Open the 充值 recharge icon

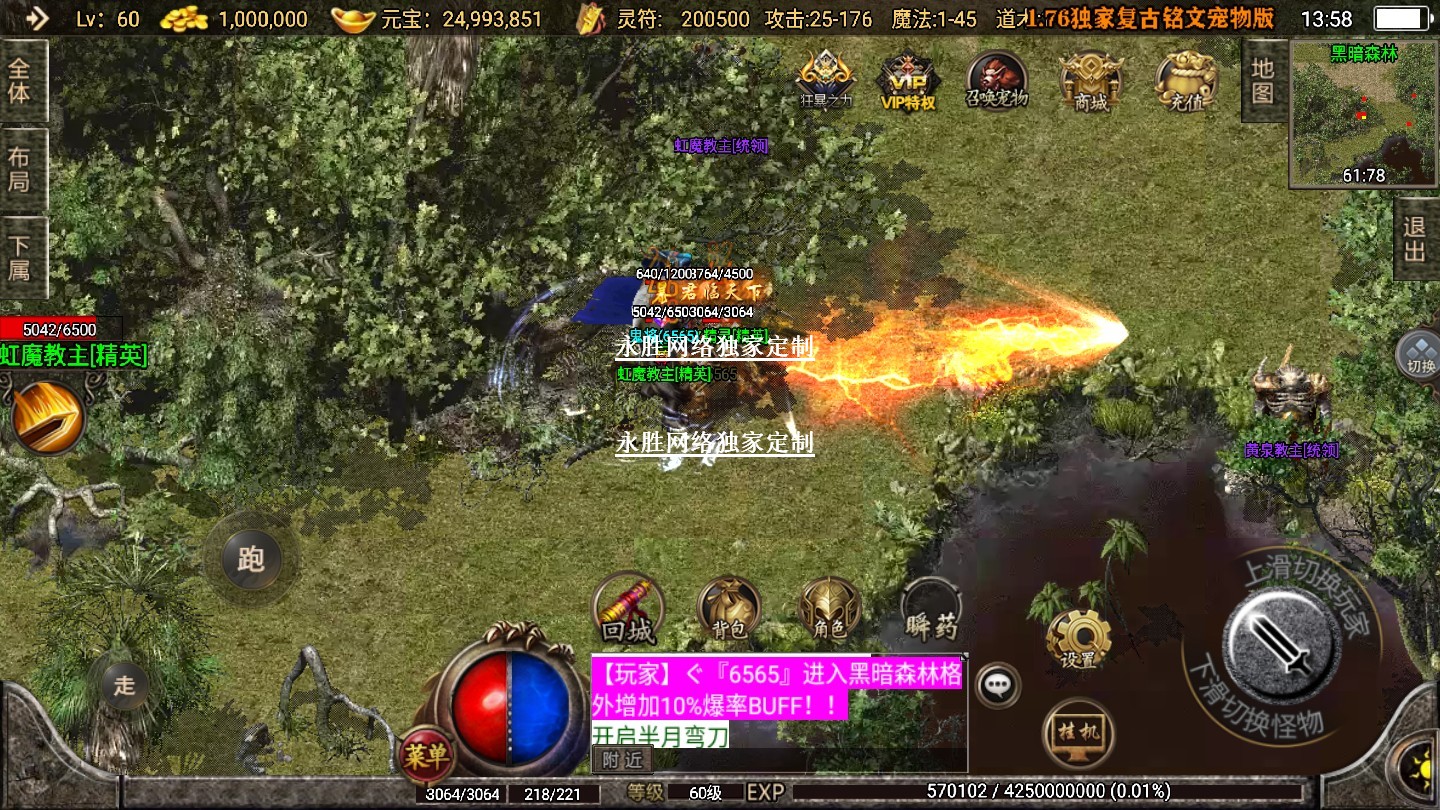click(x=1186, y=80)
